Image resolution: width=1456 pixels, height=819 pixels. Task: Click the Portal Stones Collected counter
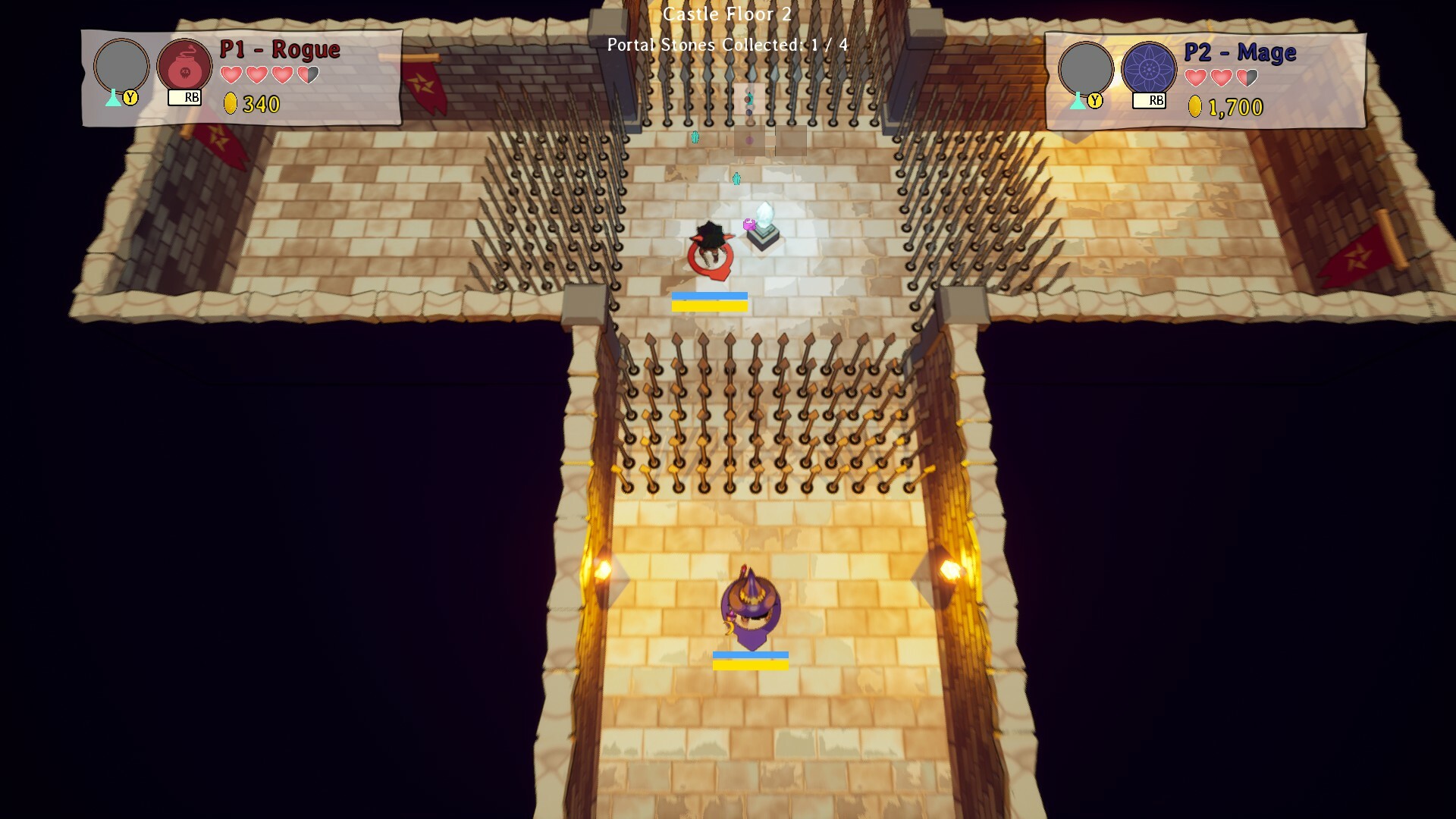click(726, 45)
